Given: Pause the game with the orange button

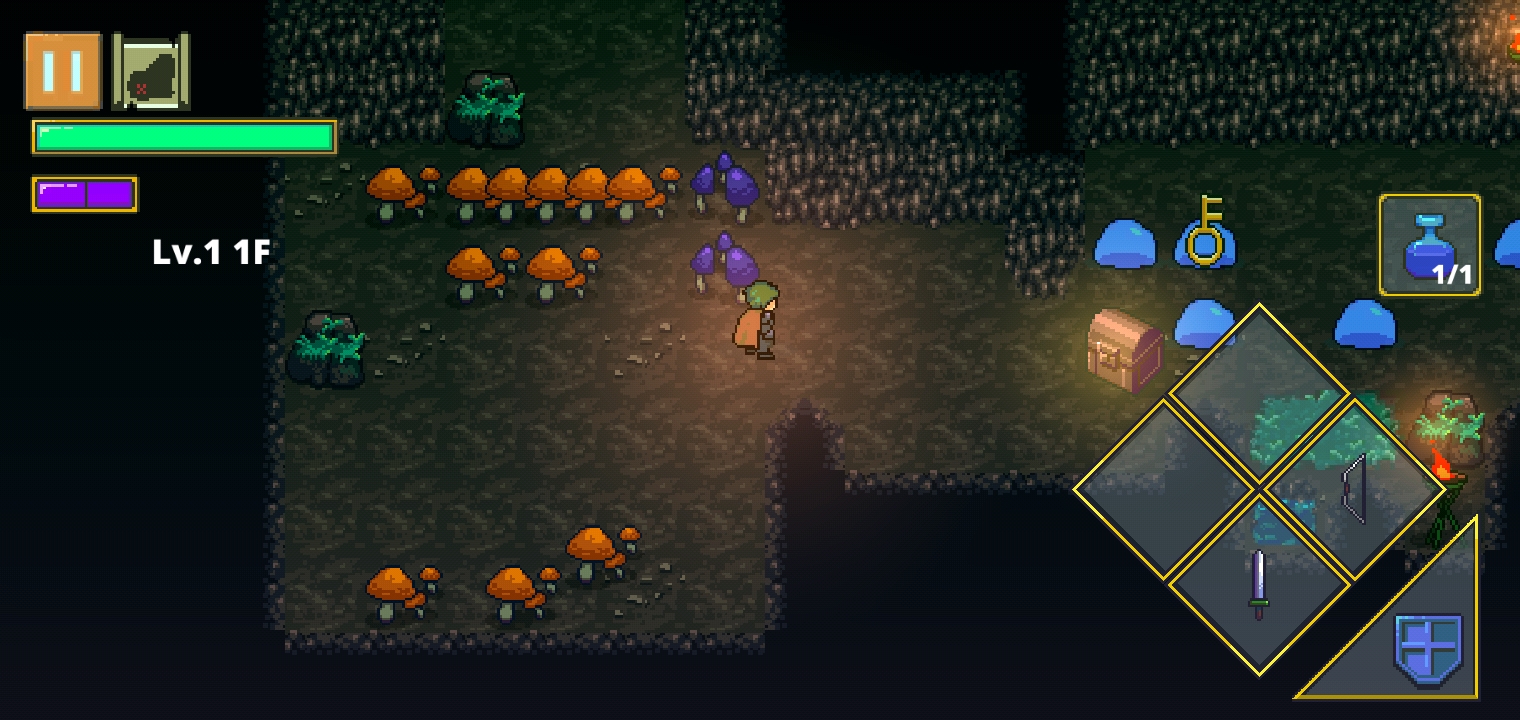Looking at the screenshot, I should coord(63,70).
